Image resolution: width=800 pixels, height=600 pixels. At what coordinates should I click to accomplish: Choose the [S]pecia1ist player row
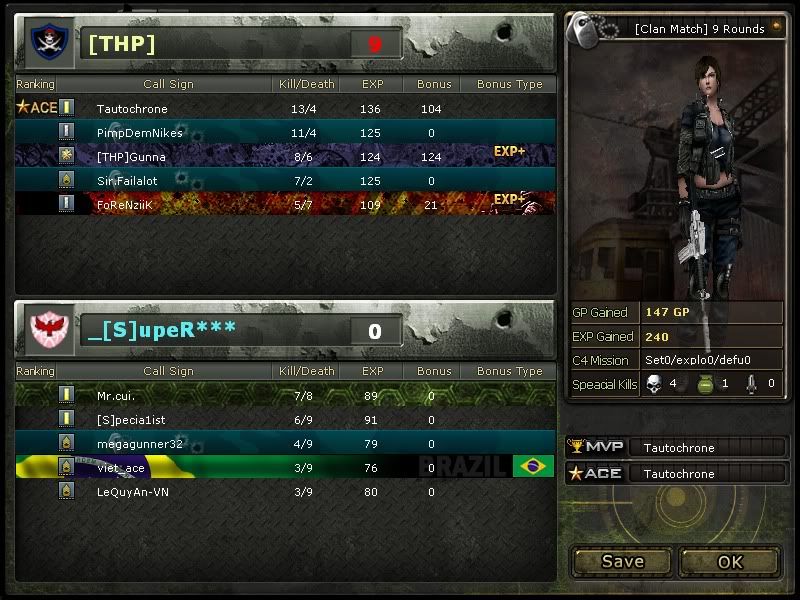point(285,419)
